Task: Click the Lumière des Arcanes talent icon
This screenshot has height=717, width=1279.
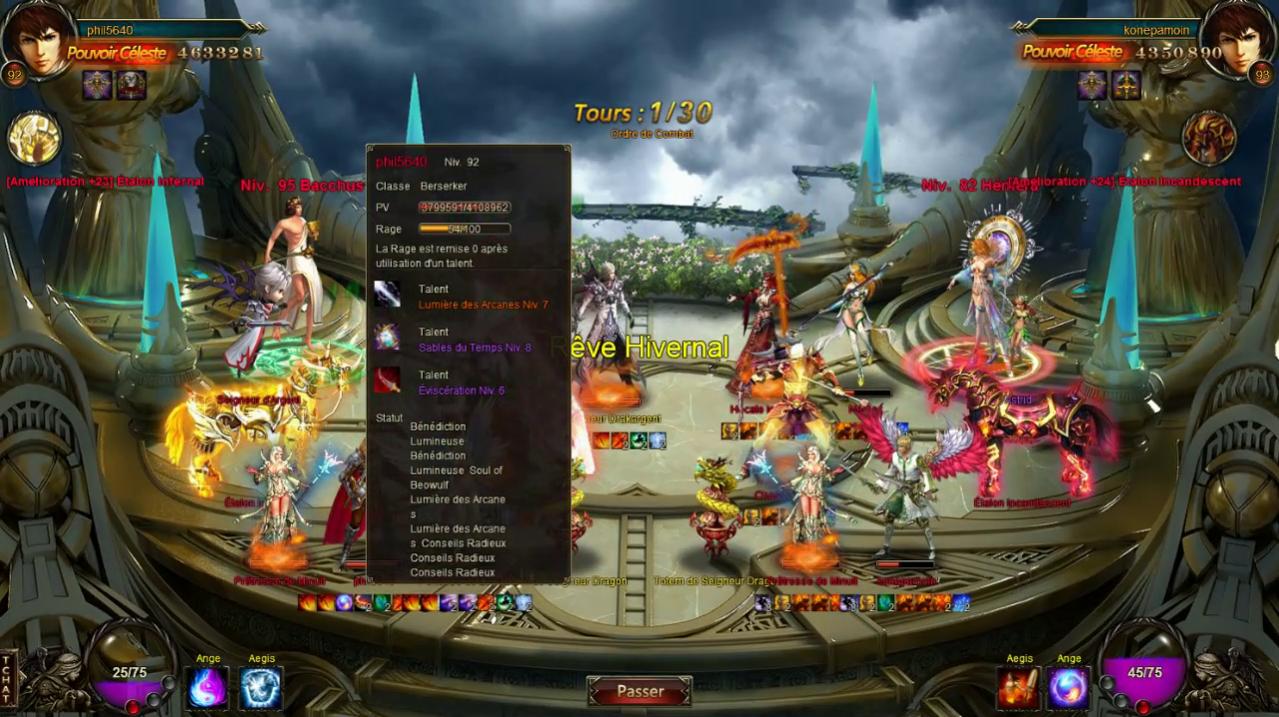Action: click(x=387, y=295)
